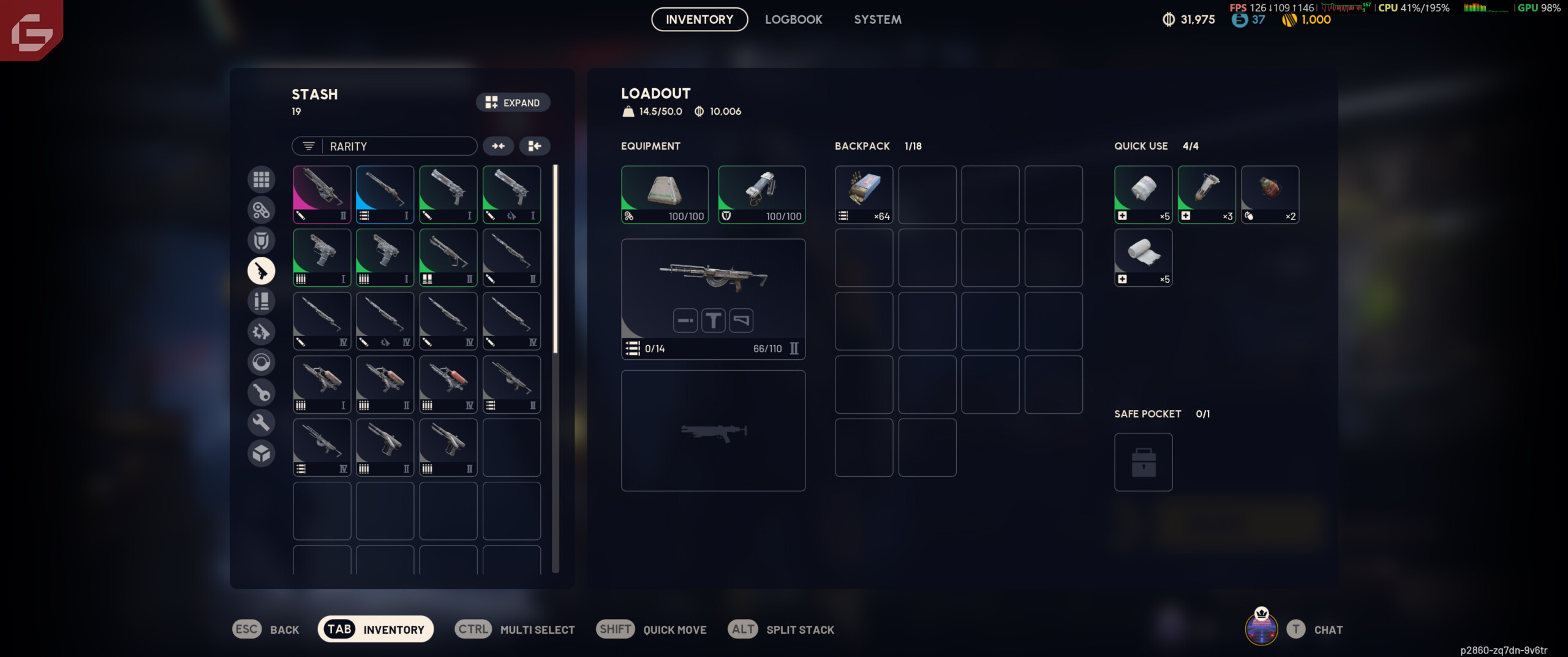Image resolution: width=1568 pixels, height=657 pixels.
Task: Go back using the Back button
Action: pyautogui.click(x=266, y=629)
